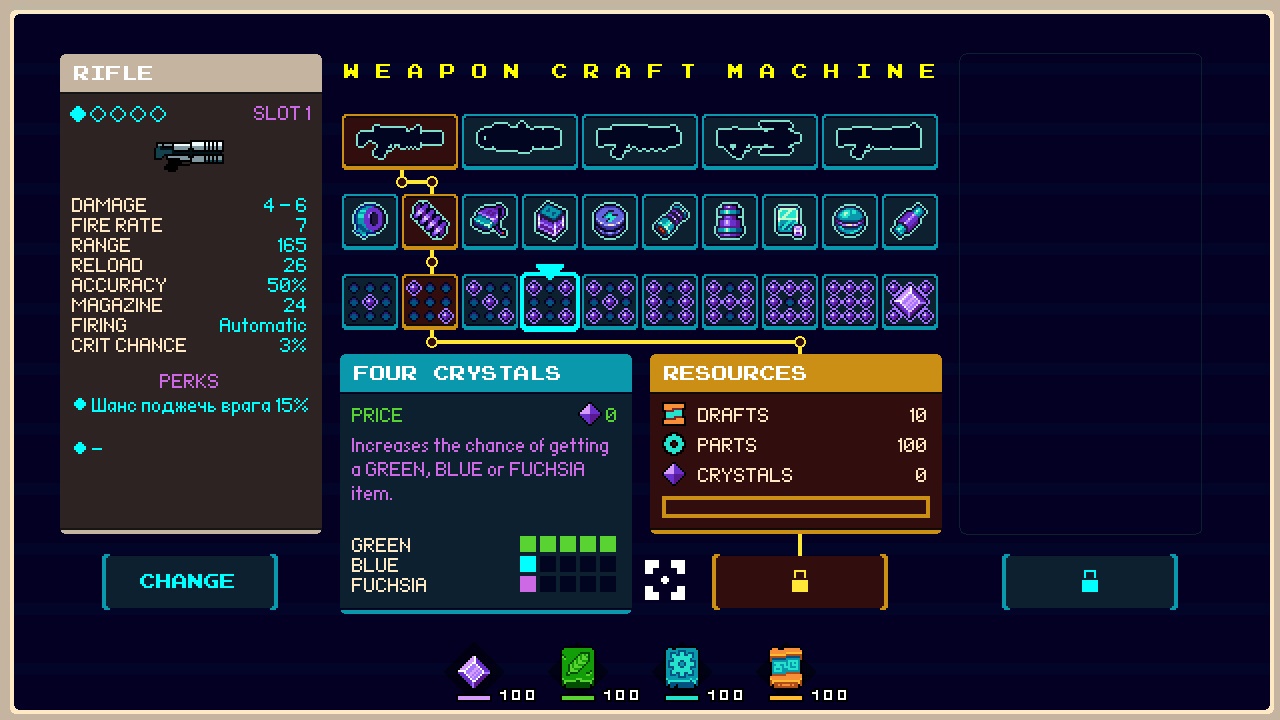Expand the crosshair move icon beside Four Crystals
The width and height of the screenshot is (1280, 720).
pyautogui.click(x=666, y=581)
